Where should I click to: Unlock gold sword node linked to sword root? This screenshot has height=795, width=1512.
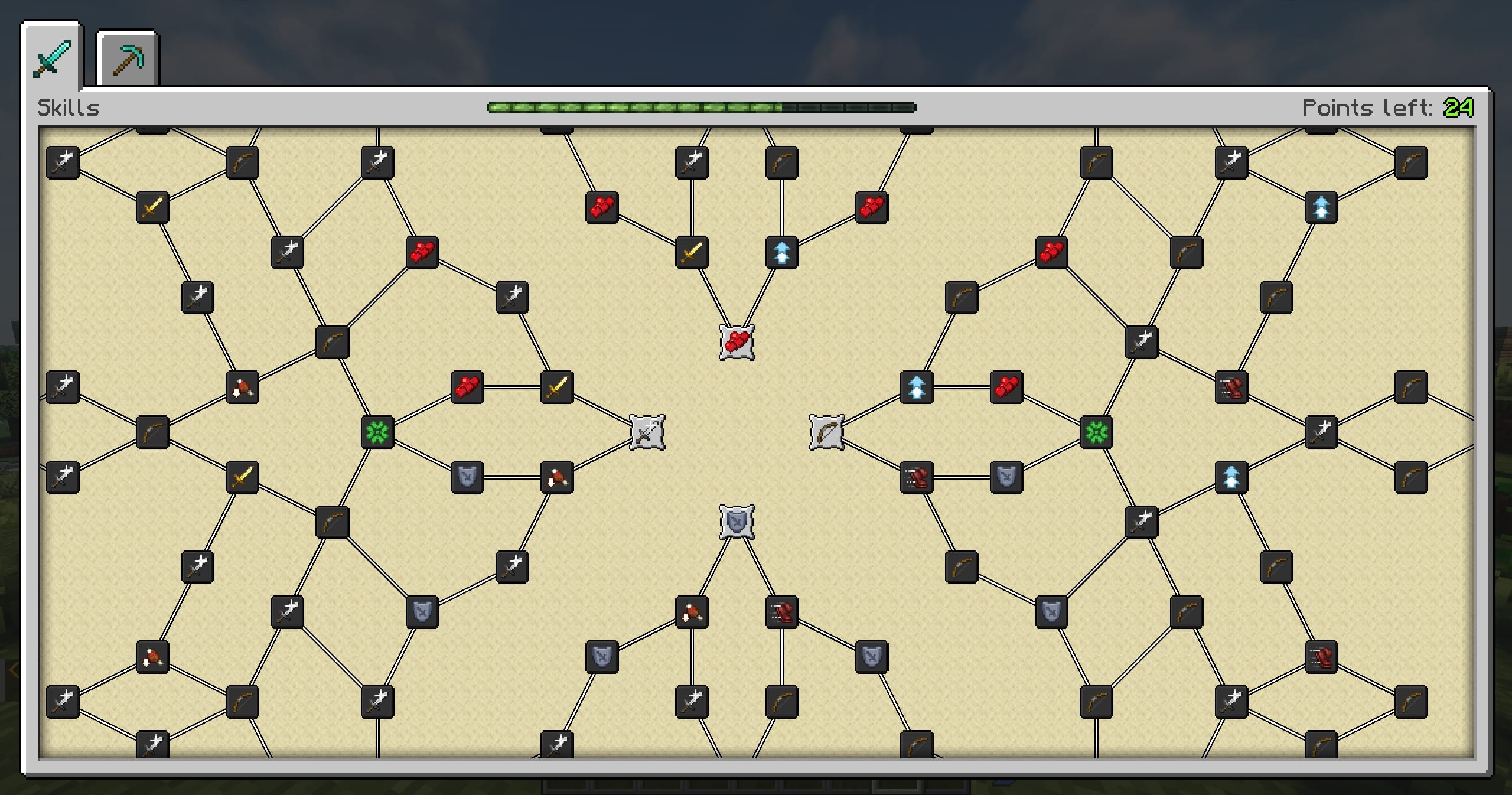(x=557, y=387)
